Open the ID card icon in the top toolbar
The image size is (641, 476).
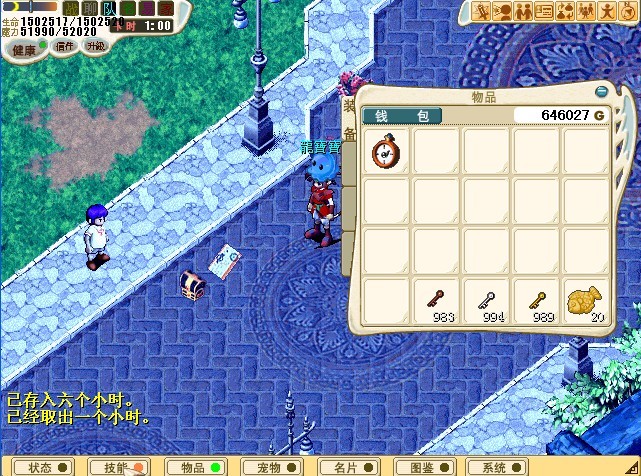point(545,12)
